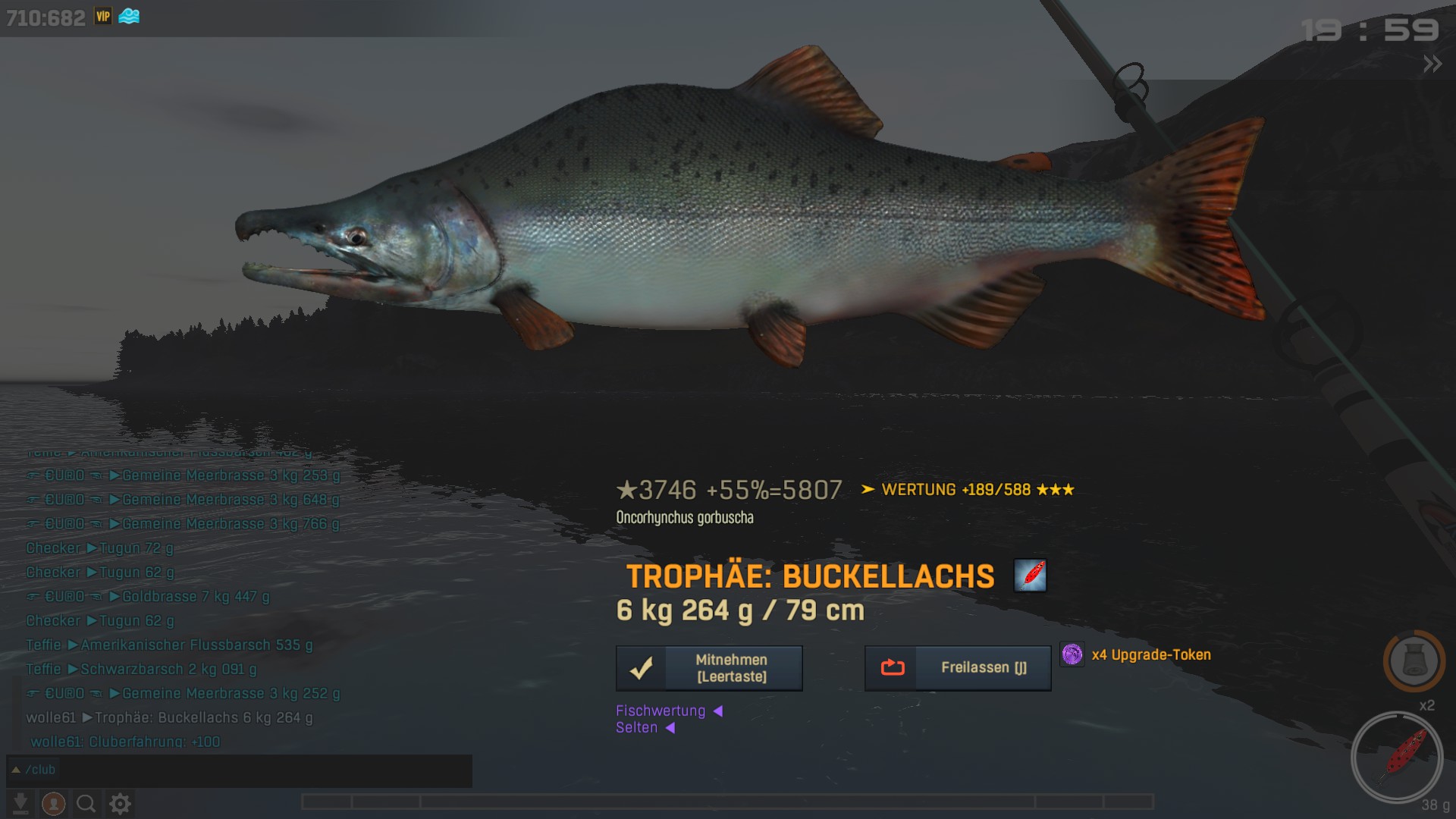Keep the fish with Mitnehmen
Screen dimensions: 1456x819
(x=709, y=668)
